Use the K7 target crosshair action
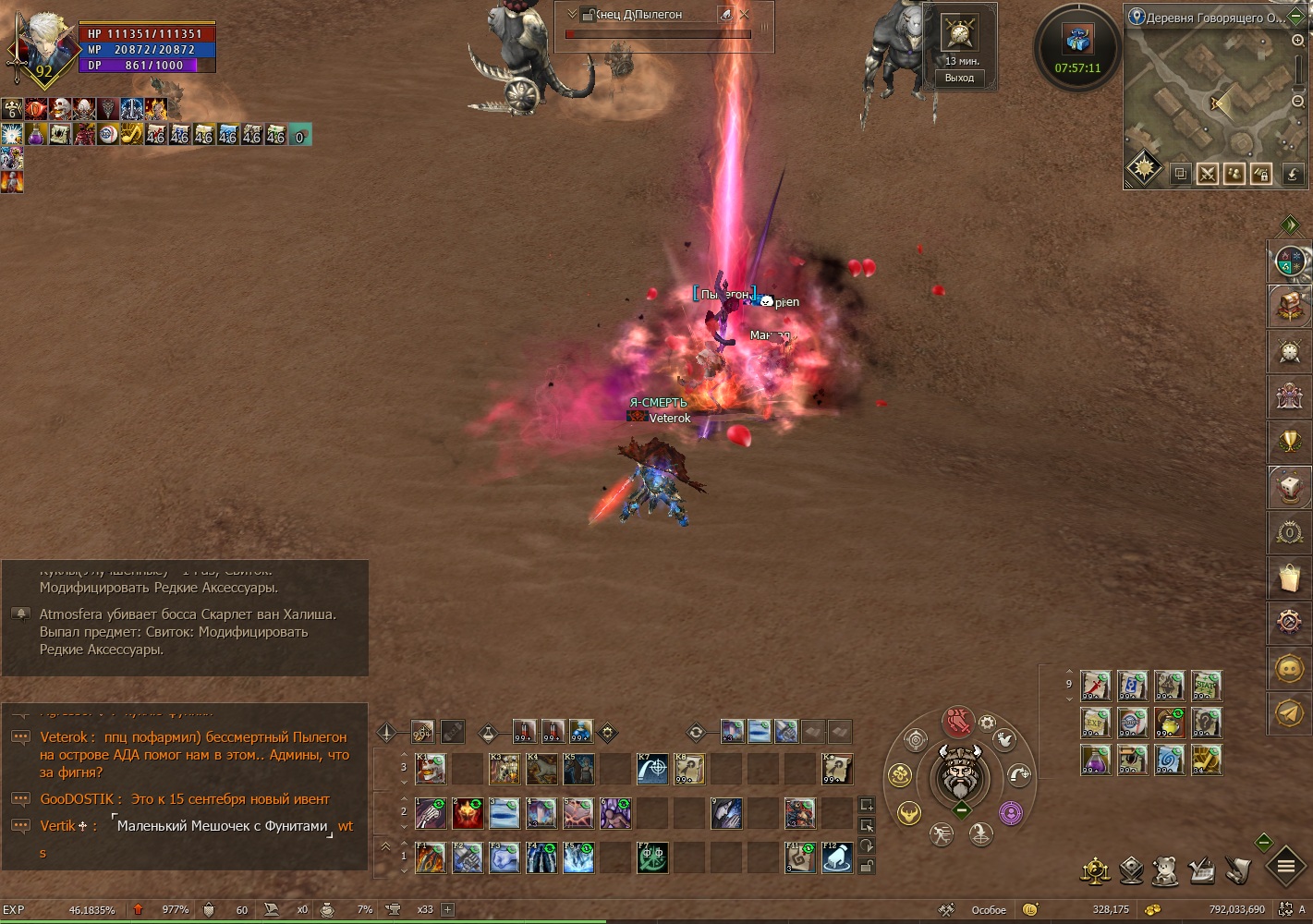Screen dimensions: 1313x924 652,769
